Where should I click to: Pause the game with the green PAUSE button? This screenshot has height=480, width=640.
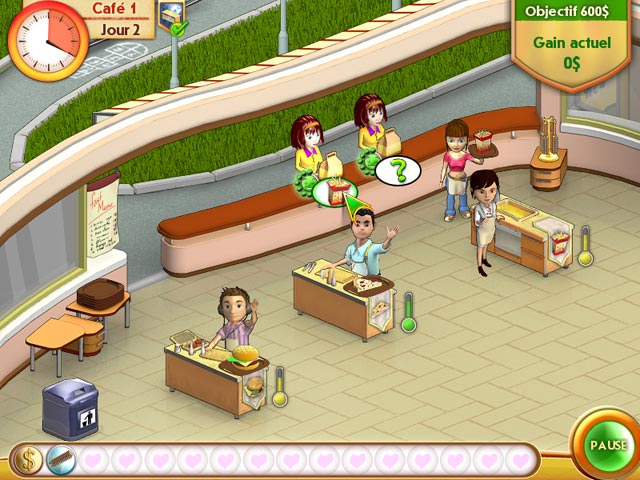[x=608, y=445]
